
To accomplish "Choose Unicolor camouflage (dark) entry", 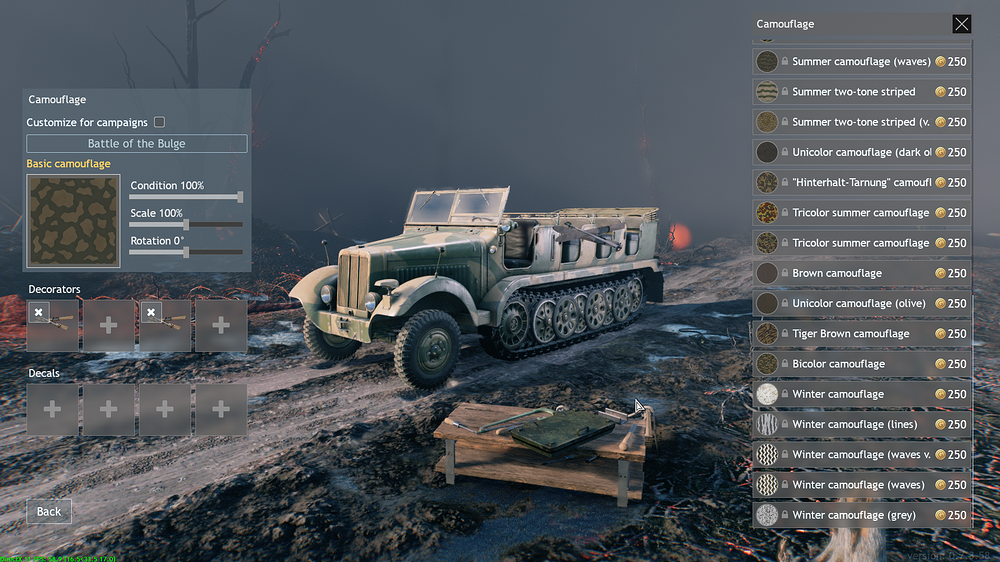I will [860, 152].
